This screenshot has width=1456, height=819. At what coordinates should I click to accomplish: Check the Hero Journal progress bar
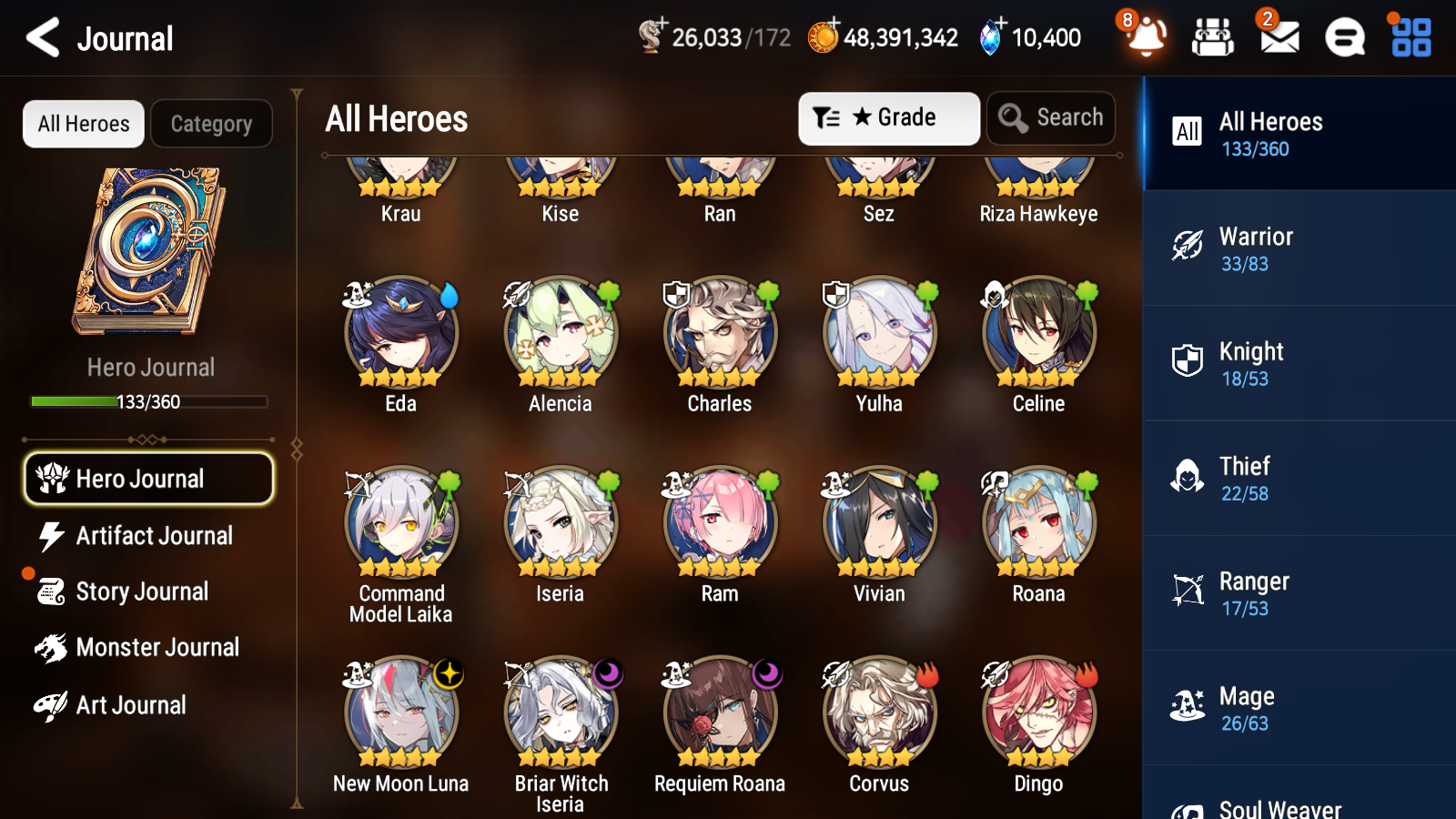coord(149,401)
